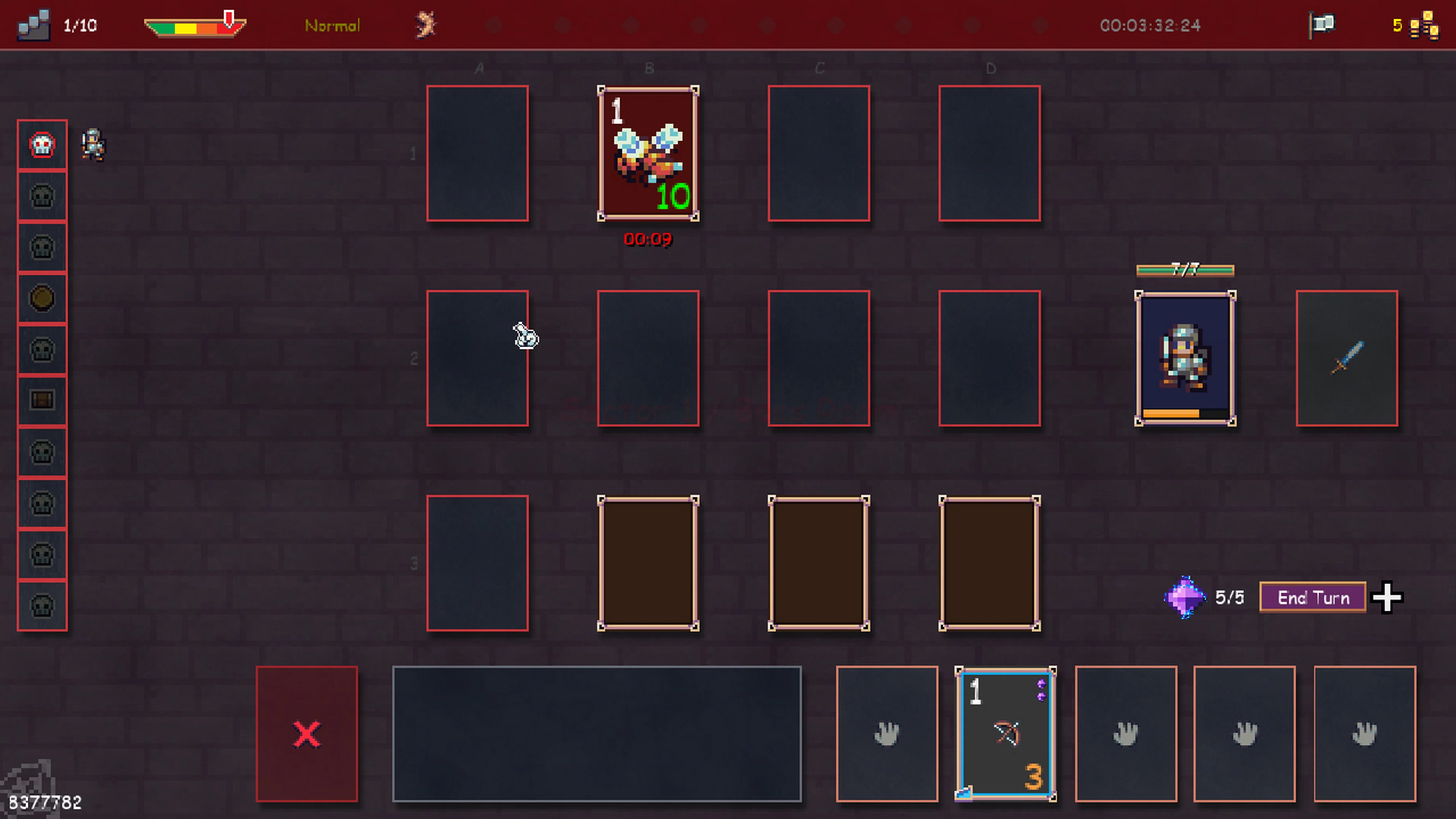Click the rat icon in the top bar
Viewport: 1456px width, 819px height.
pyautogui.click(x=425, y=25)
